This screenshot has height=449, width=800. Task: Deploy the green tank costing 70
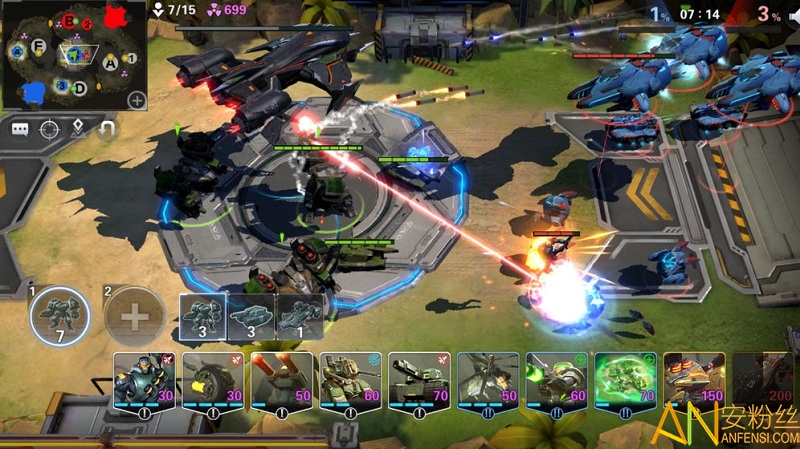click(x=420, y=382)
